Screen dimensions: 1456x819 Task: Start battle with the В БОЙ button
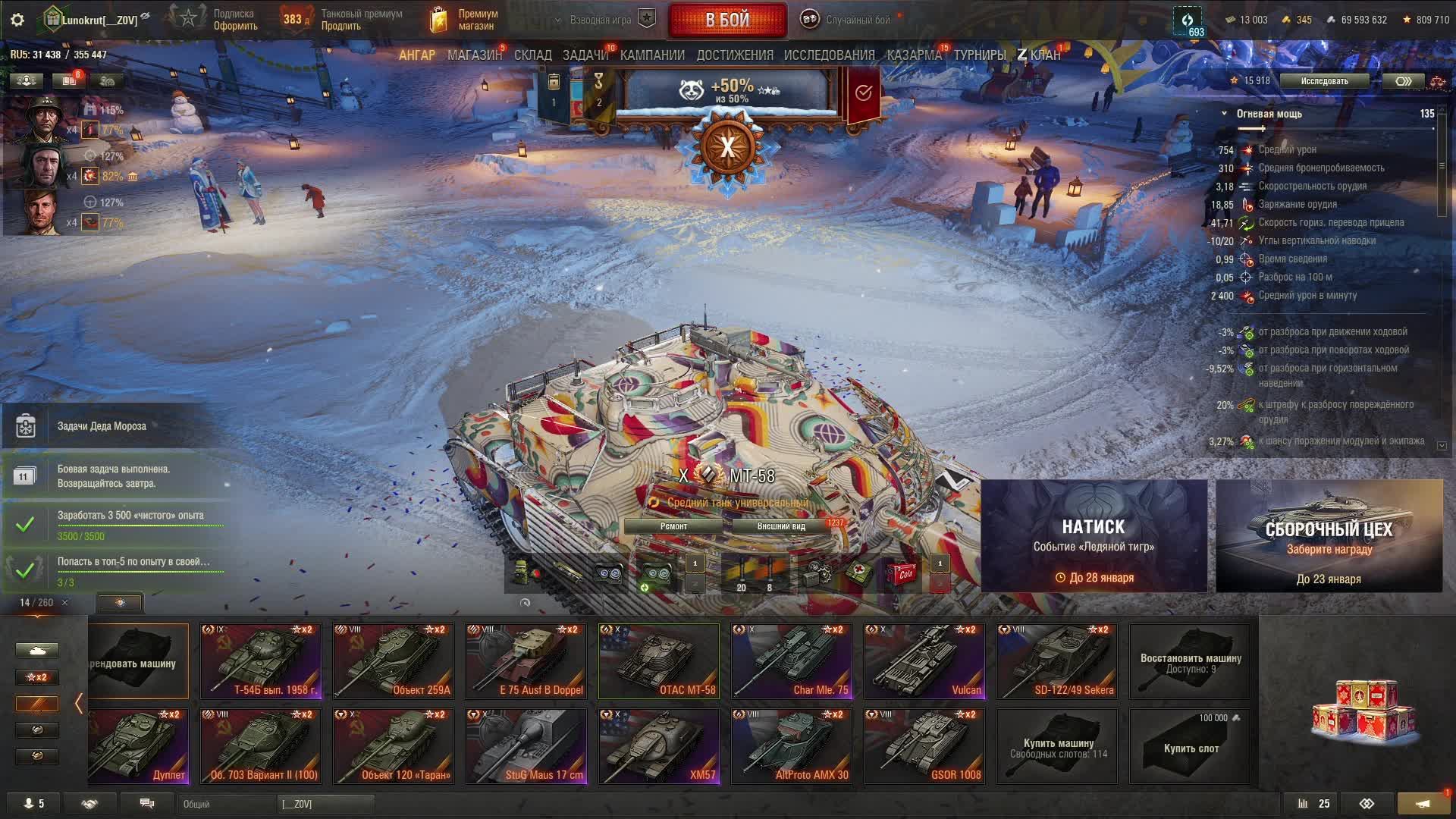(x=727, y=20)
